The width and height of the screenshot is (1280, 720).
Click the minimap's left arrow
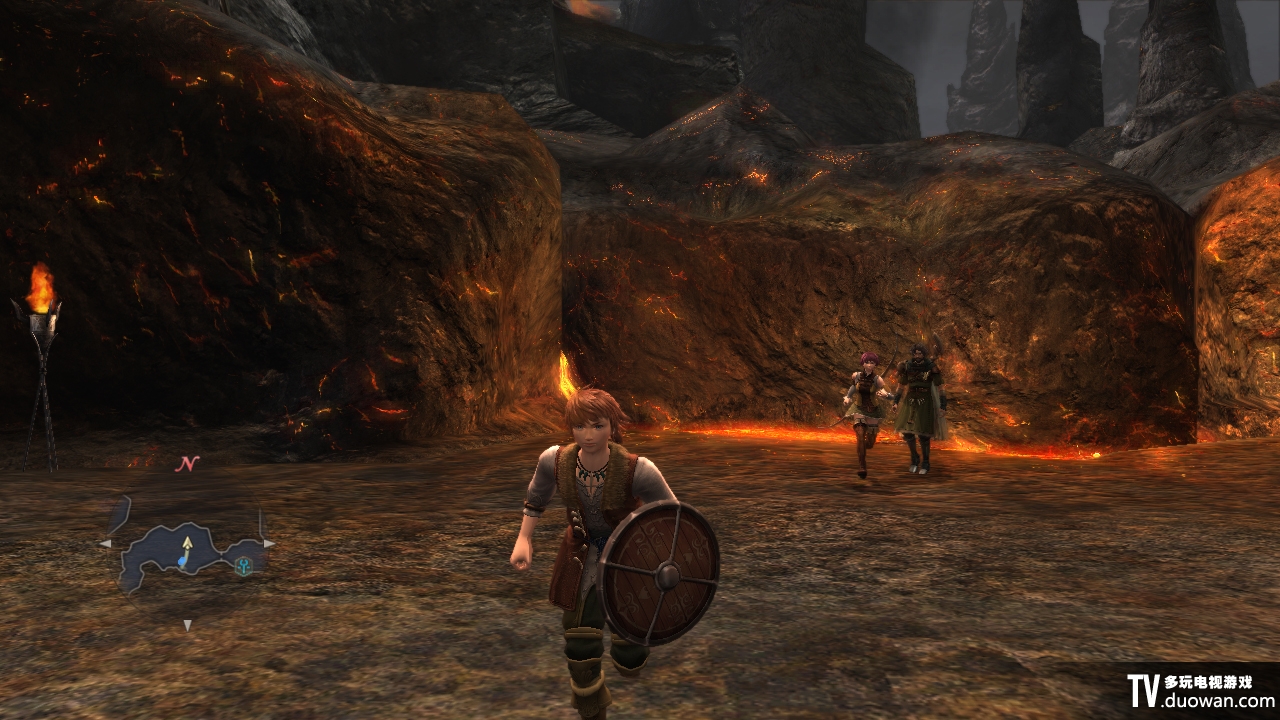pyautogui.click(x=105, y=543)
